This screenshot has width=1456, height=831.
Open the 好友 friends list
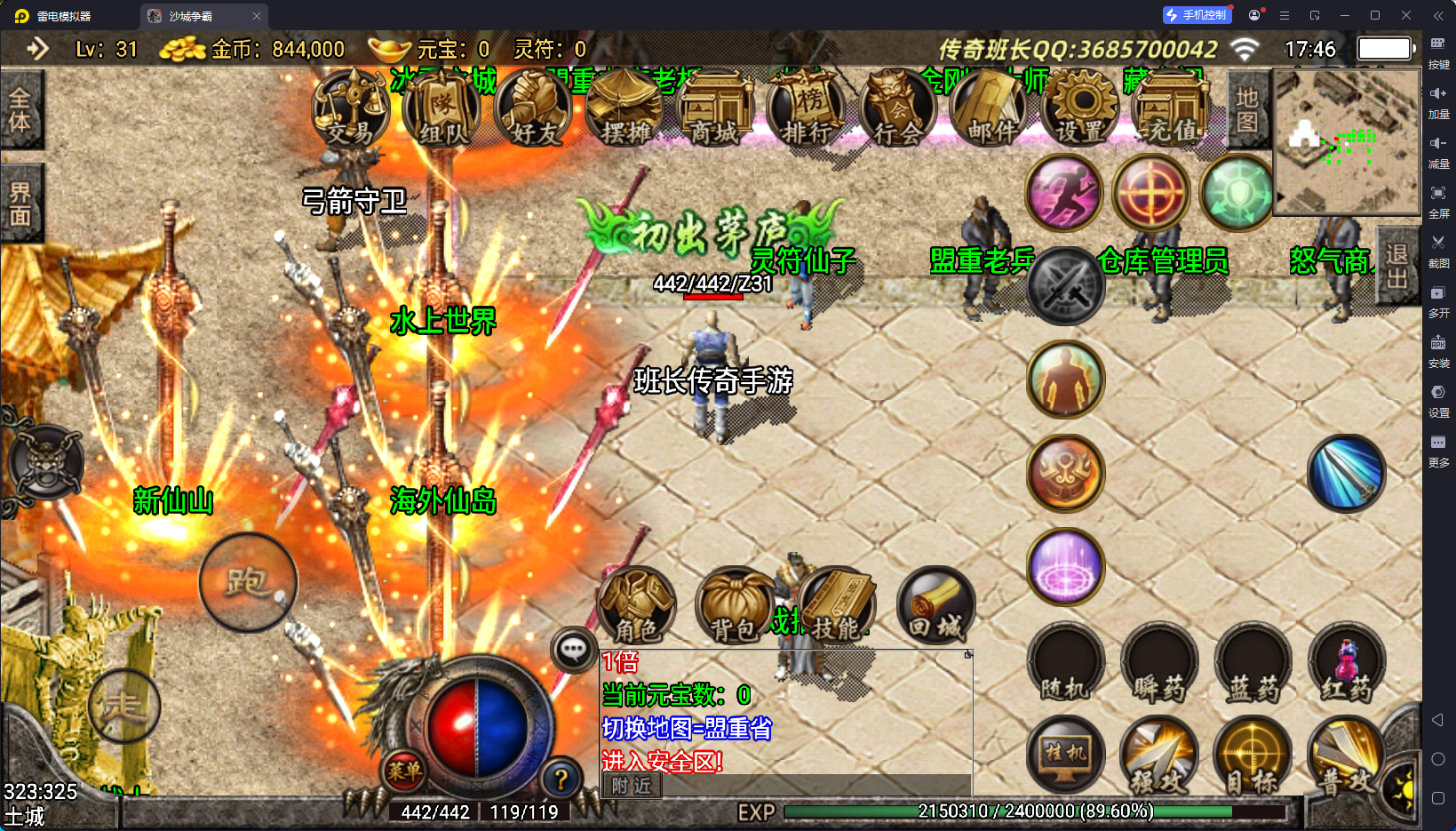point(533,110)
